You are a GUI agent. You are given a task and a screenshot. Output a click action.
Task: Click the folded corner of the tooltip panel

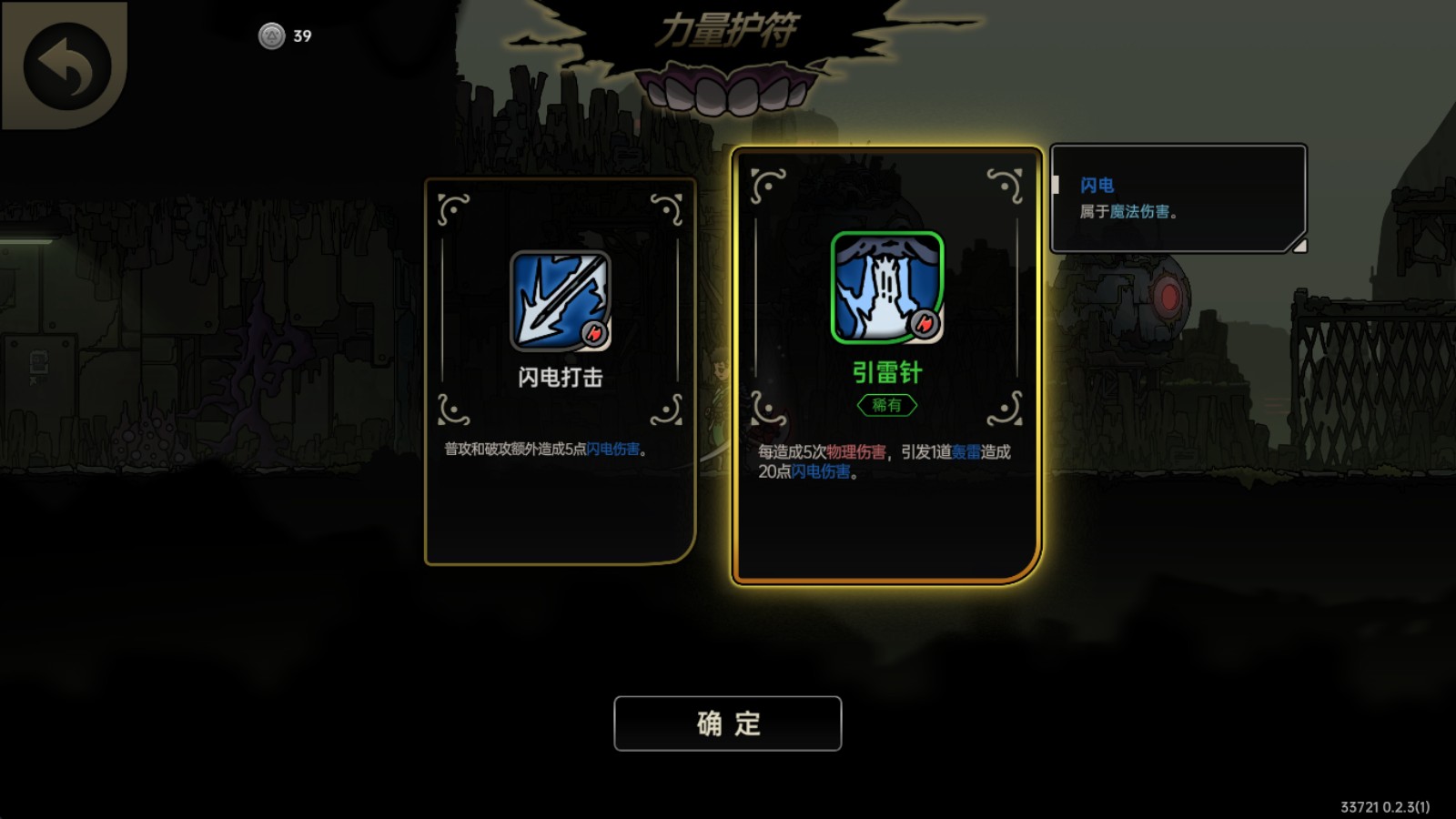[x=1299, y=246]
